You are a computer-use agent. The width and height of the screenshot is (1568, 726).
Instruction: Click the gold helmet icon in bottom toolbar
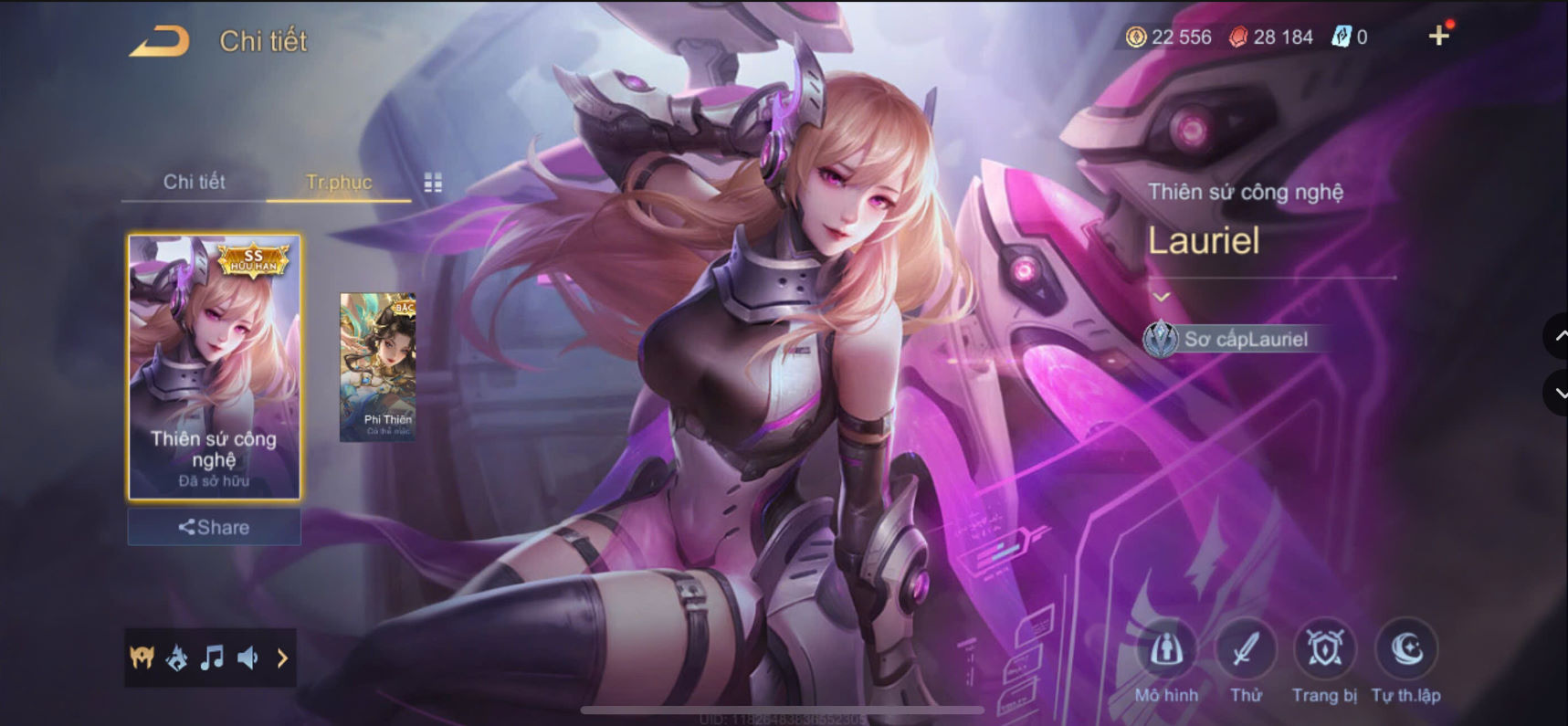(x=142, y=657)
